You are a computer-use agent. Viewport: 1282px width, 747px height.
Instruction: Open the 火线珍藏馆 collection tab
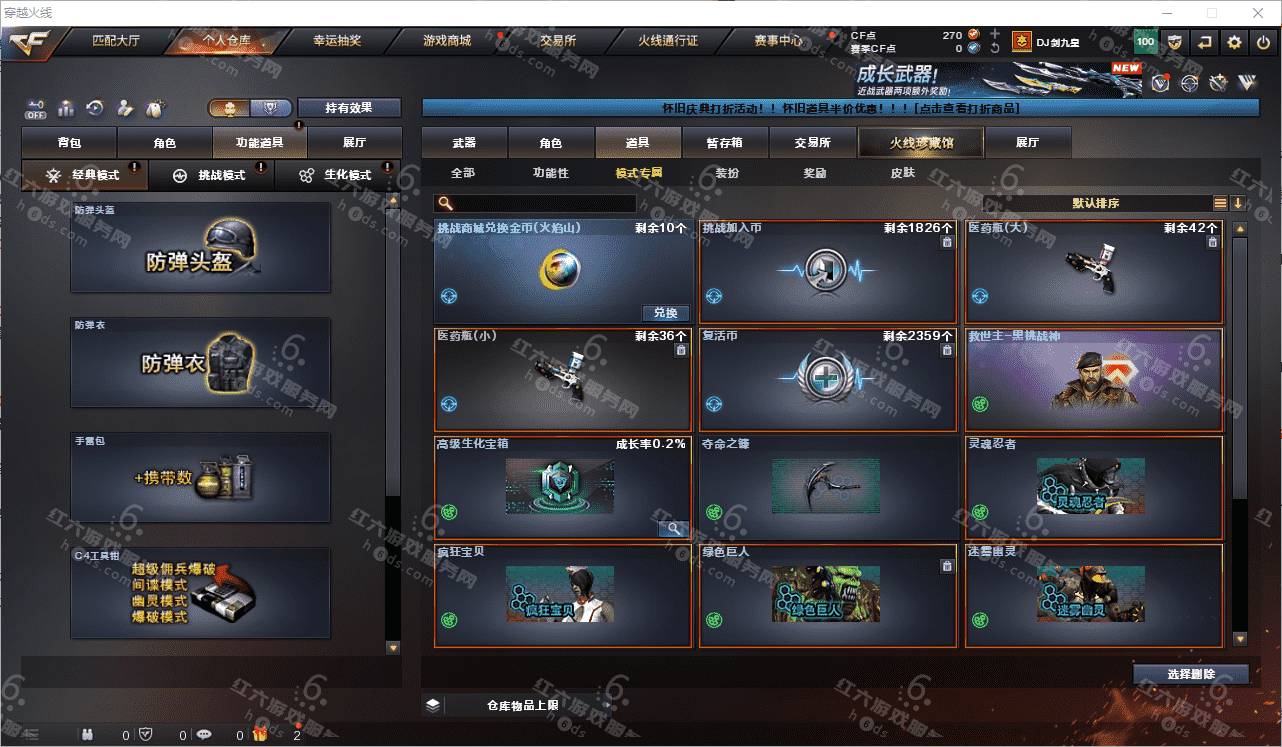point(921,143)
